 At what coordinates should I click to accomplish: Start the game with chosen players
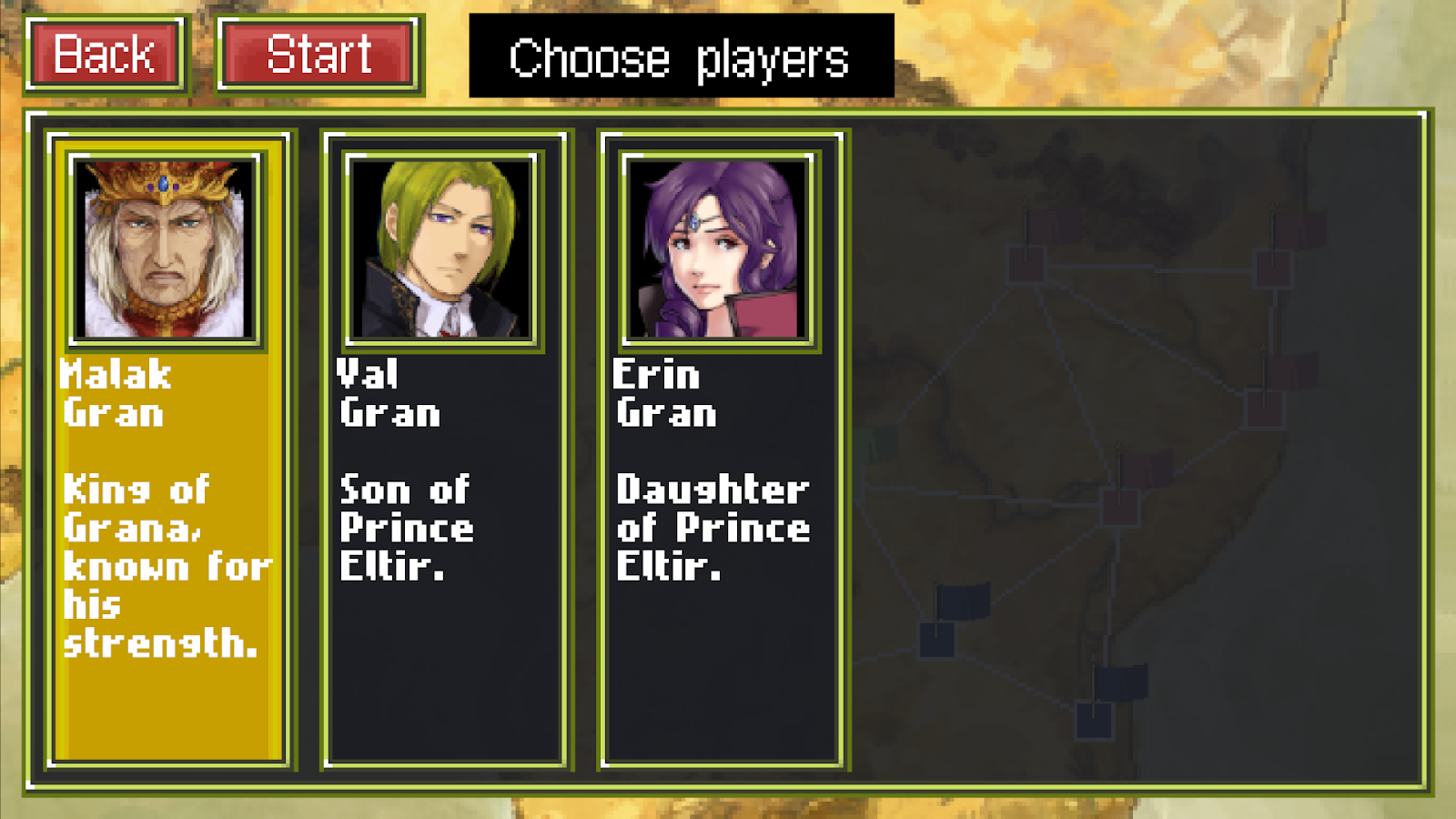coord(318,55)
